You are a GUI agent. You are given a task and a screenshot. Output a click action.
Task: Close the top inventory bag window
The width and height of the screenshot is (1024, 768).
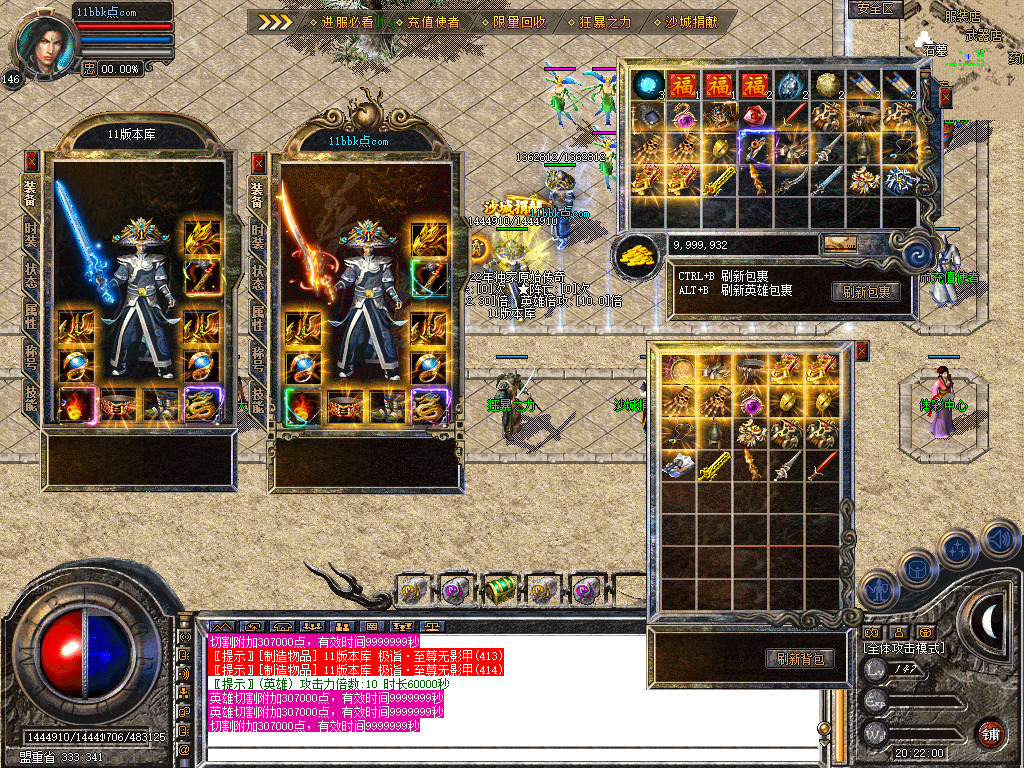click(x=946, y=97)
